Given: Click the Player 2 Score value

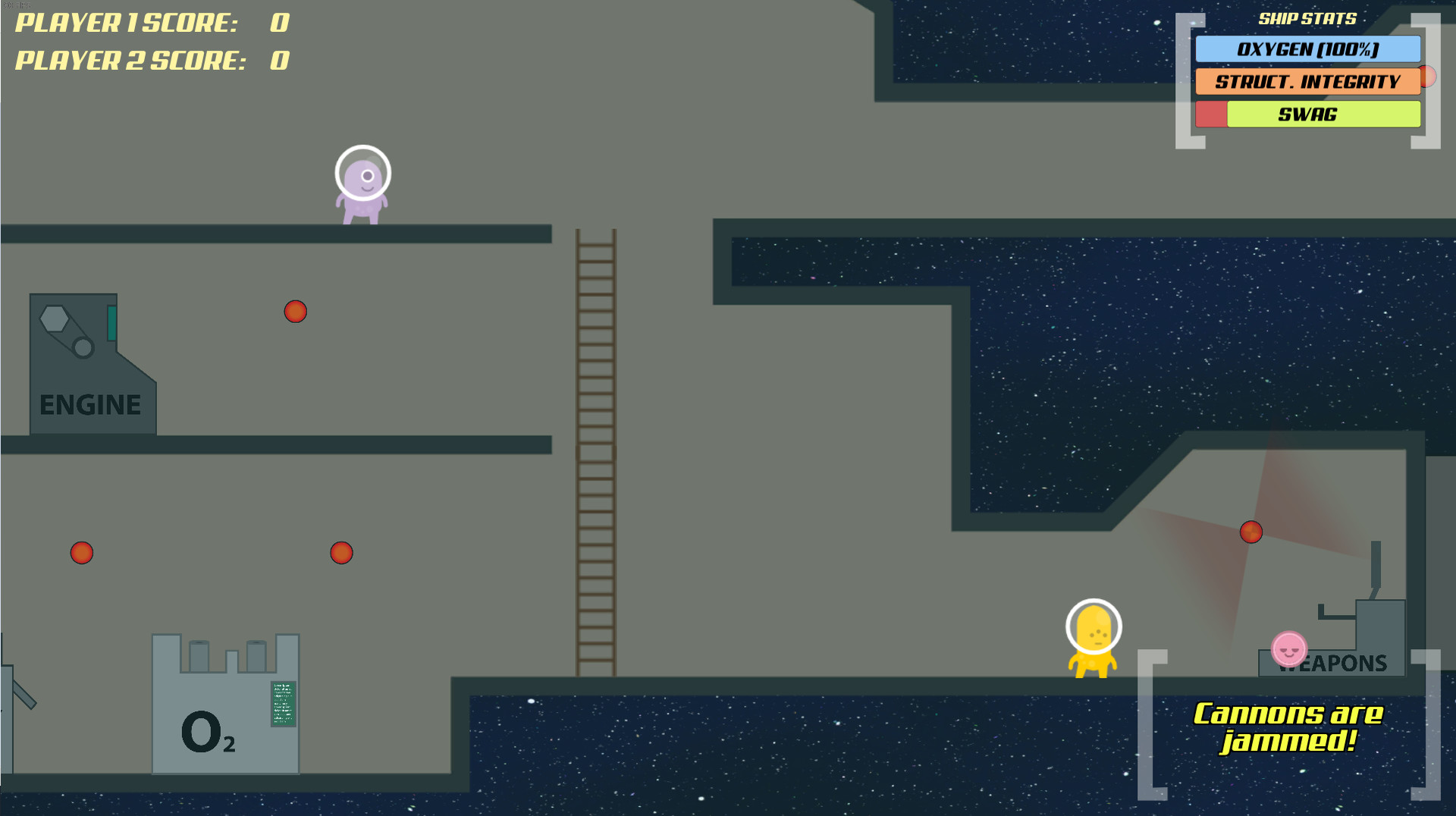Looking at the screenshot, I should tap(279, 59).
